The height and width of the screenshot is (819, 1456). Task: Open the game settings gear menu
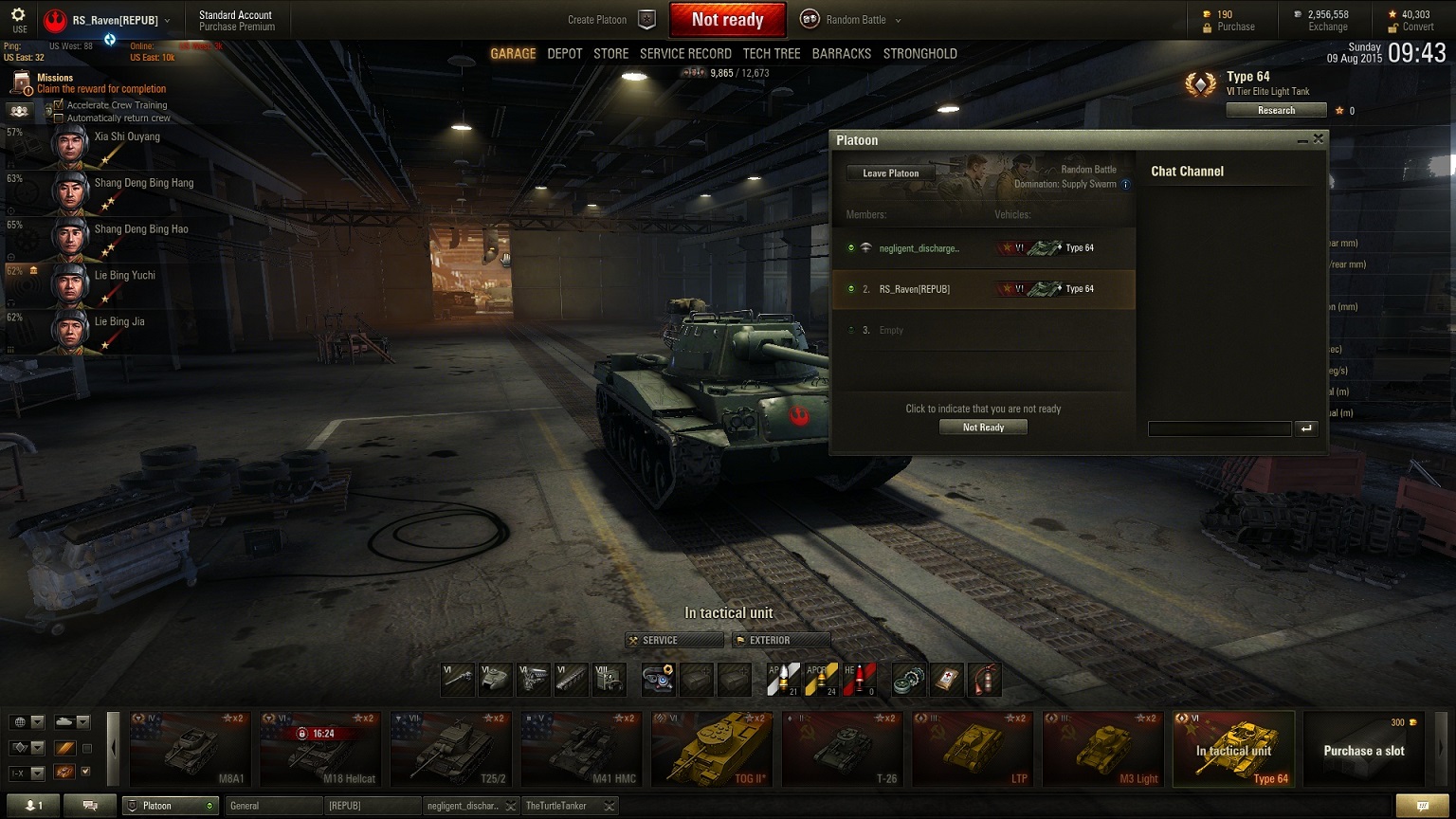pyautogui.click(x=18, y=15)
